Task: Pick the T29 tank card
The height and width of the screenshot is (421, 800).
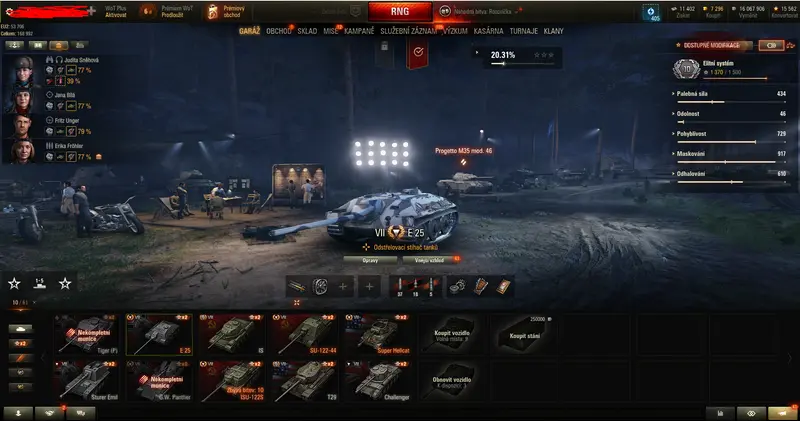Action: click(x=307, y=381)
